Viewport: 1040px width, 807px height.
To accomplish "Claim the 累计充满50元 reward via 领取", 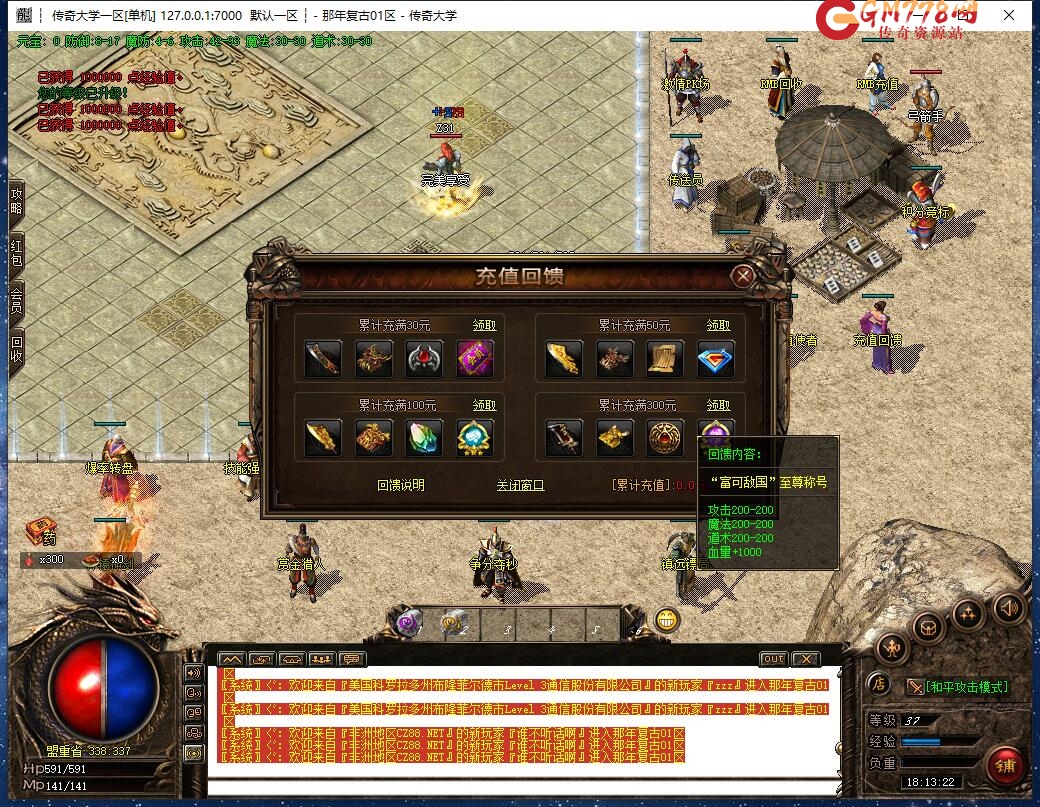I will pos(718,325).
